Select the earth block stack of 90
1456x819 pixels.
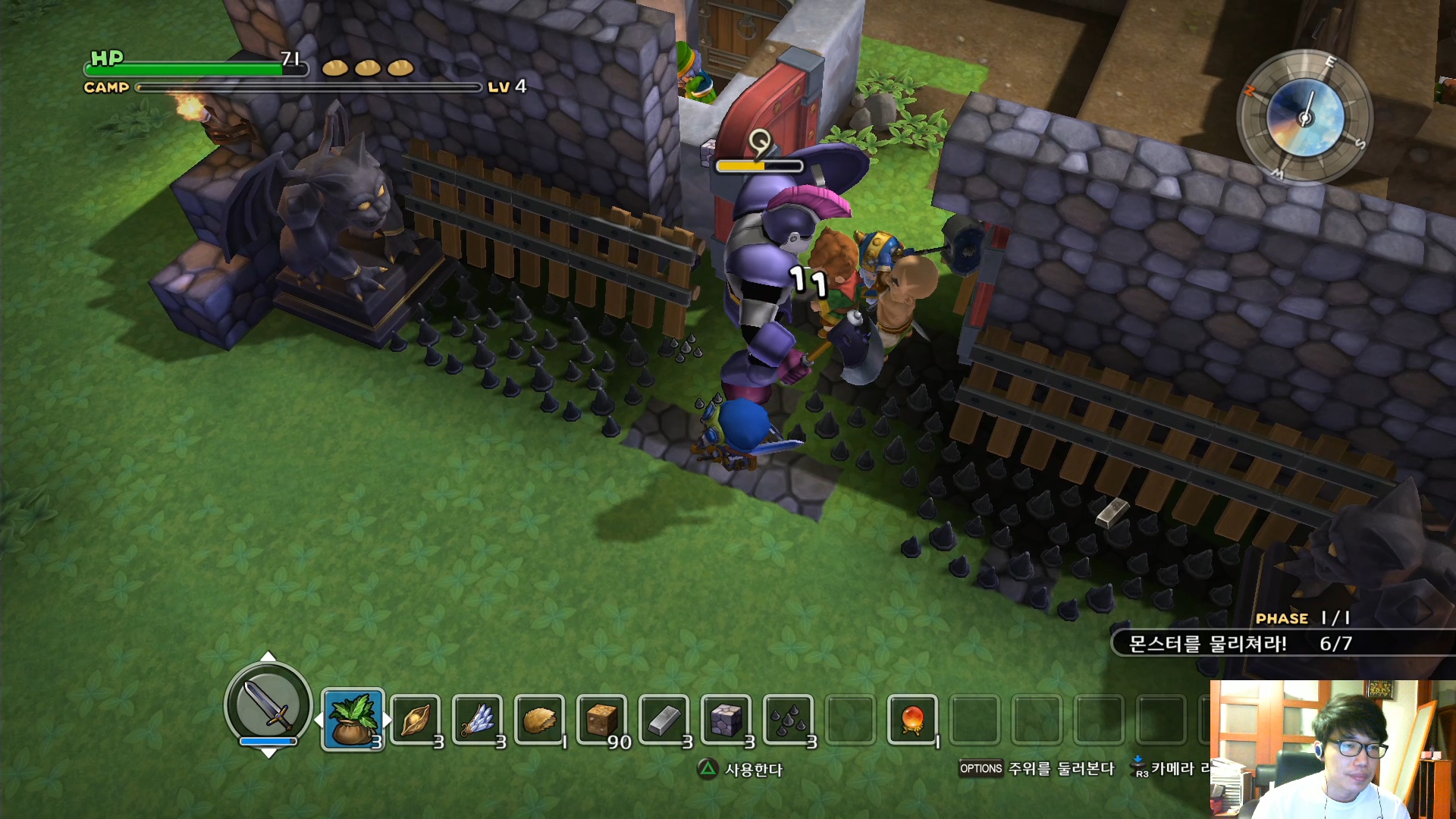tap(602, 720)
